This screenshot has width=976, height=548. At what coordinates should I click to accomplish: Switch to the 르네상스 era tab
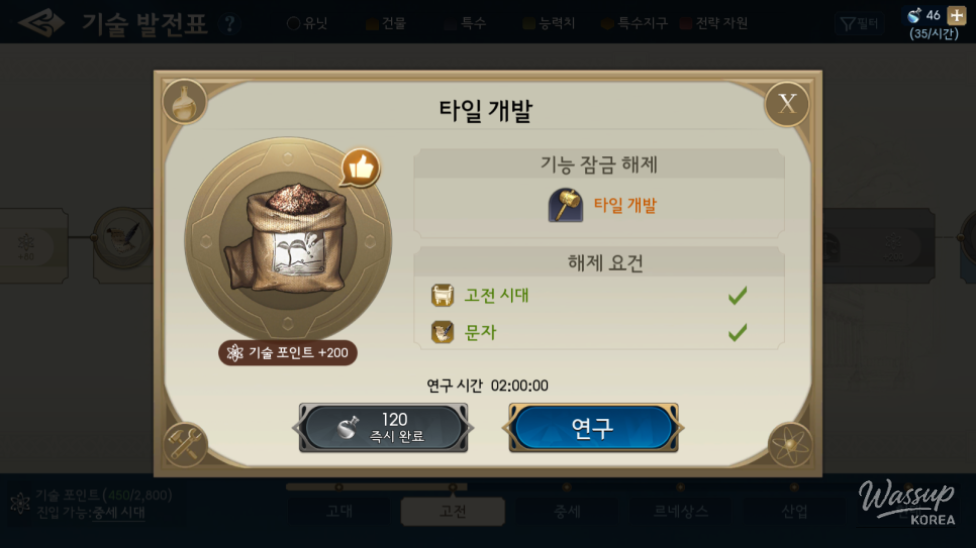[680, 511]
